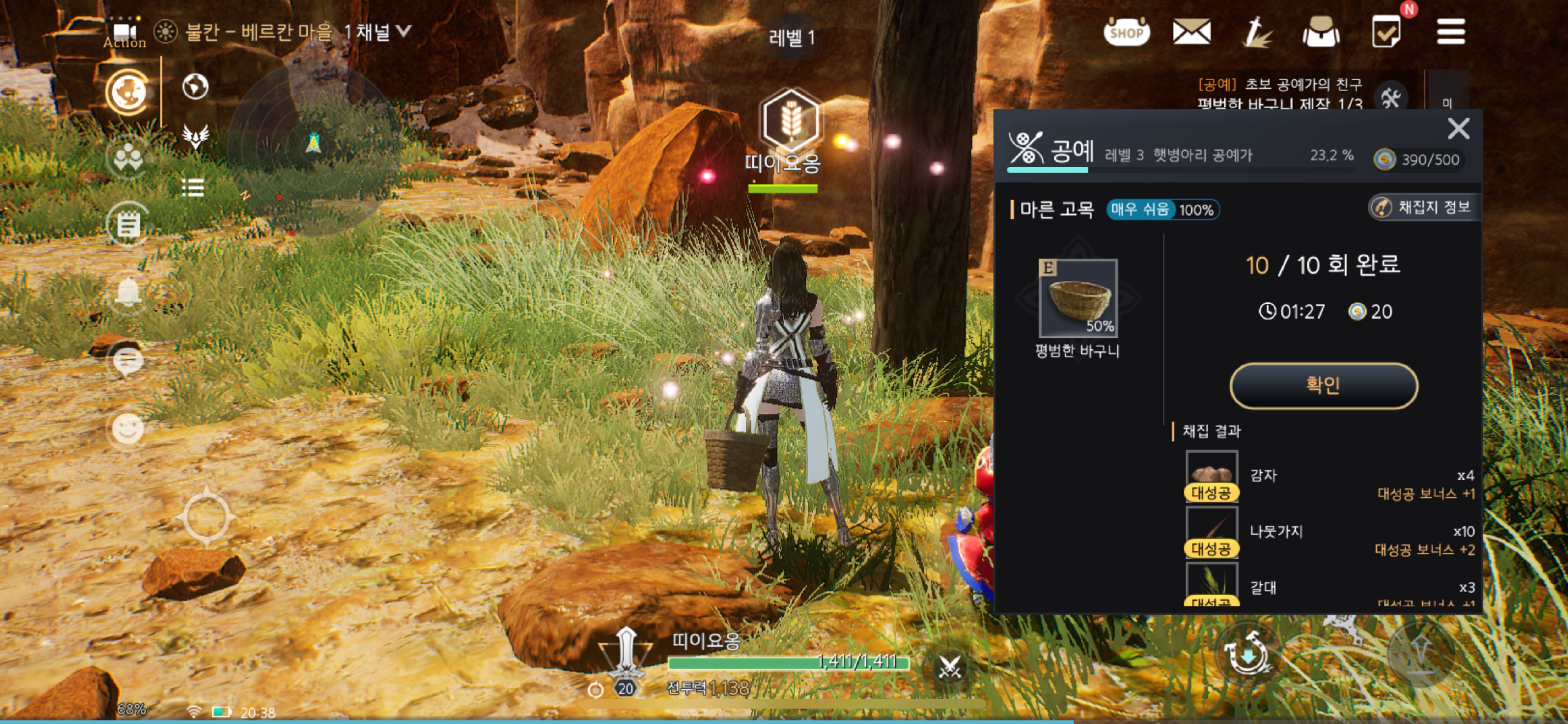Confirm gathering results with 확인 button
Viewport: 1568px width, 724px height.
[1323, 385]
